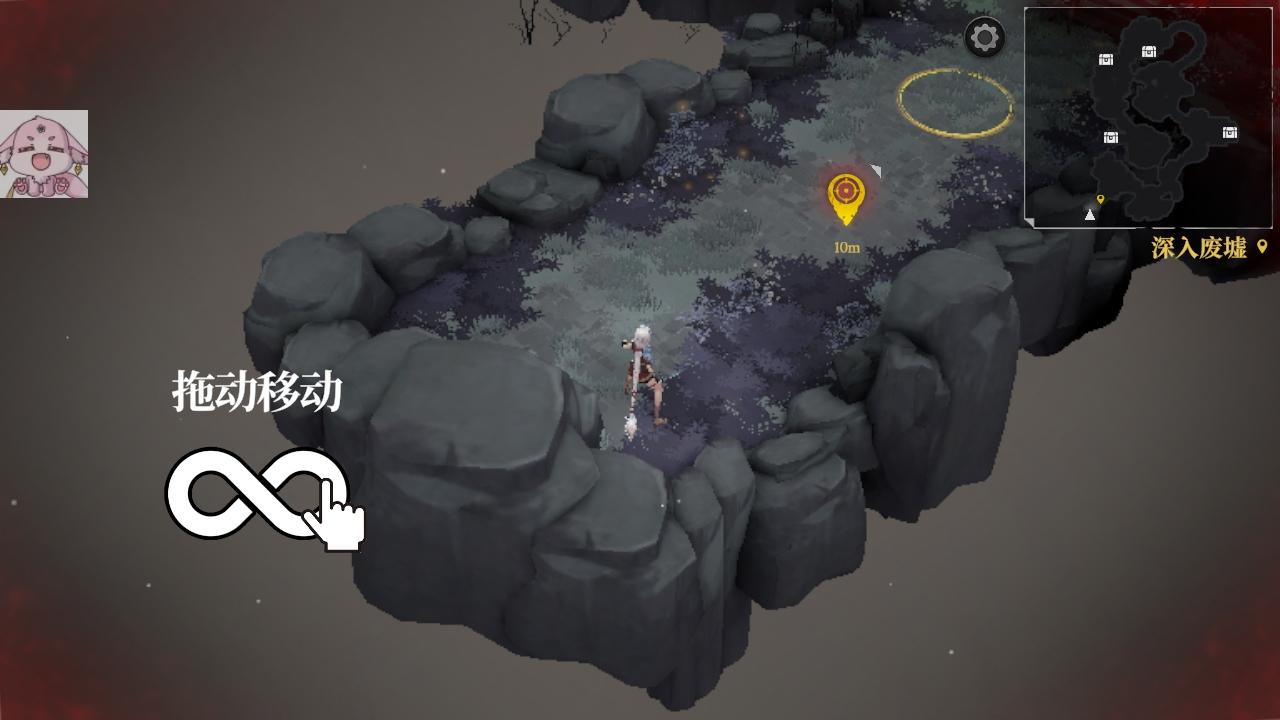Click the pin icon beside 深入废墟 quest text

coord(1262,245)
